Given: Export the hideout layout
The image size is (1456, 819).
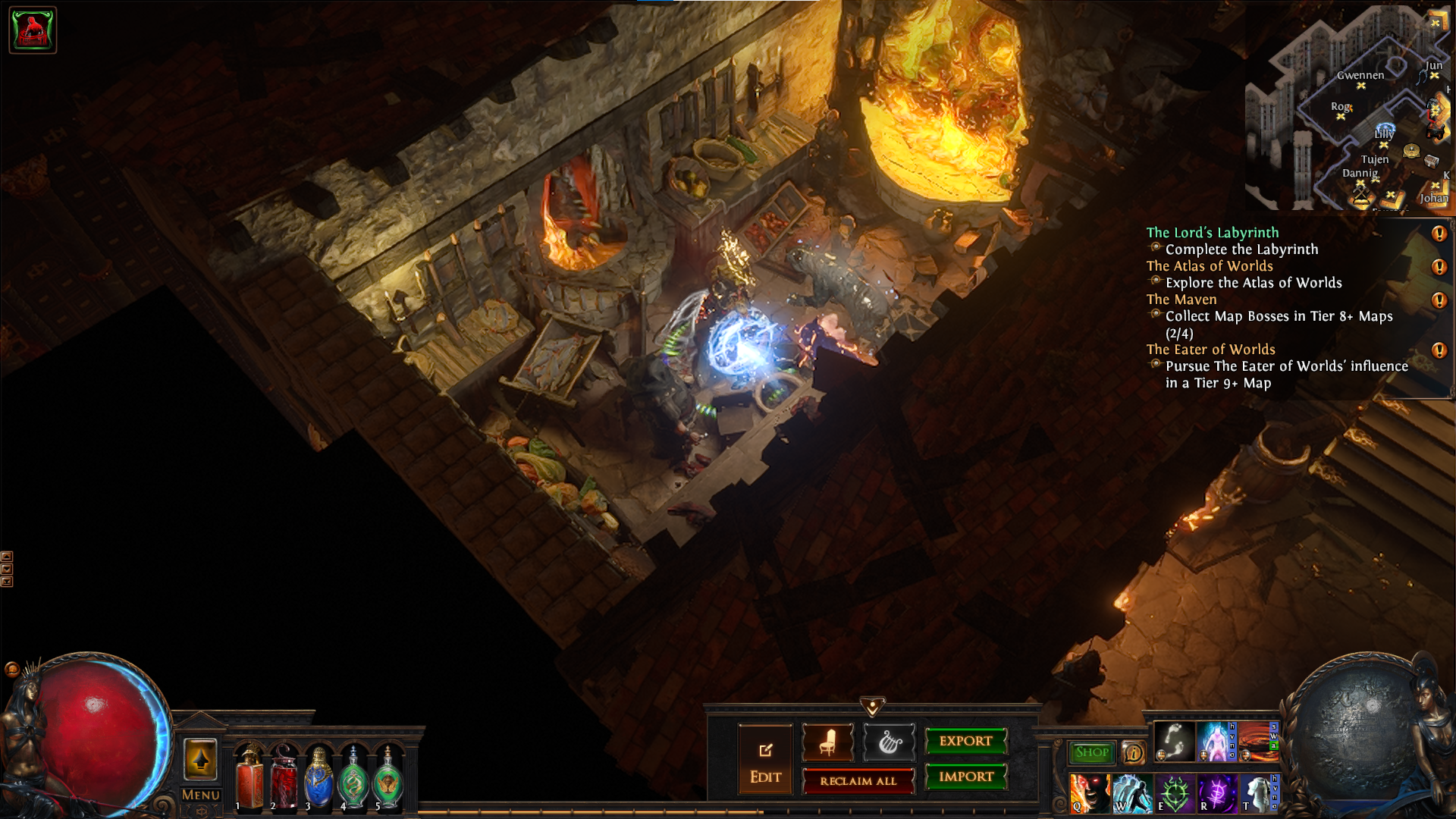Looking at the screenshot, I should coord(965,742).
